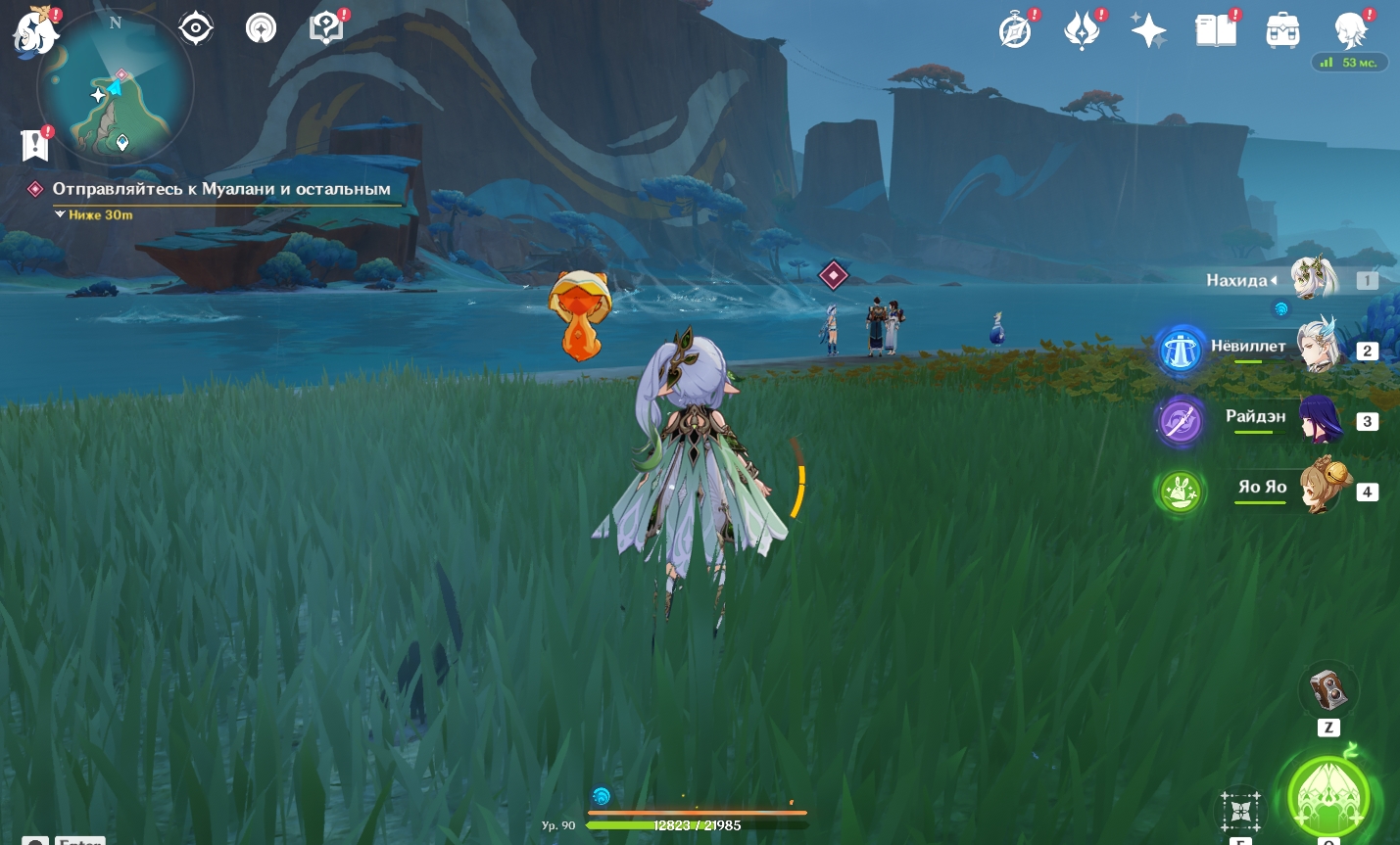Select the tracked quest about Mualani
The width and height of the screenshot is (1400, 845).
click(221, 189)
